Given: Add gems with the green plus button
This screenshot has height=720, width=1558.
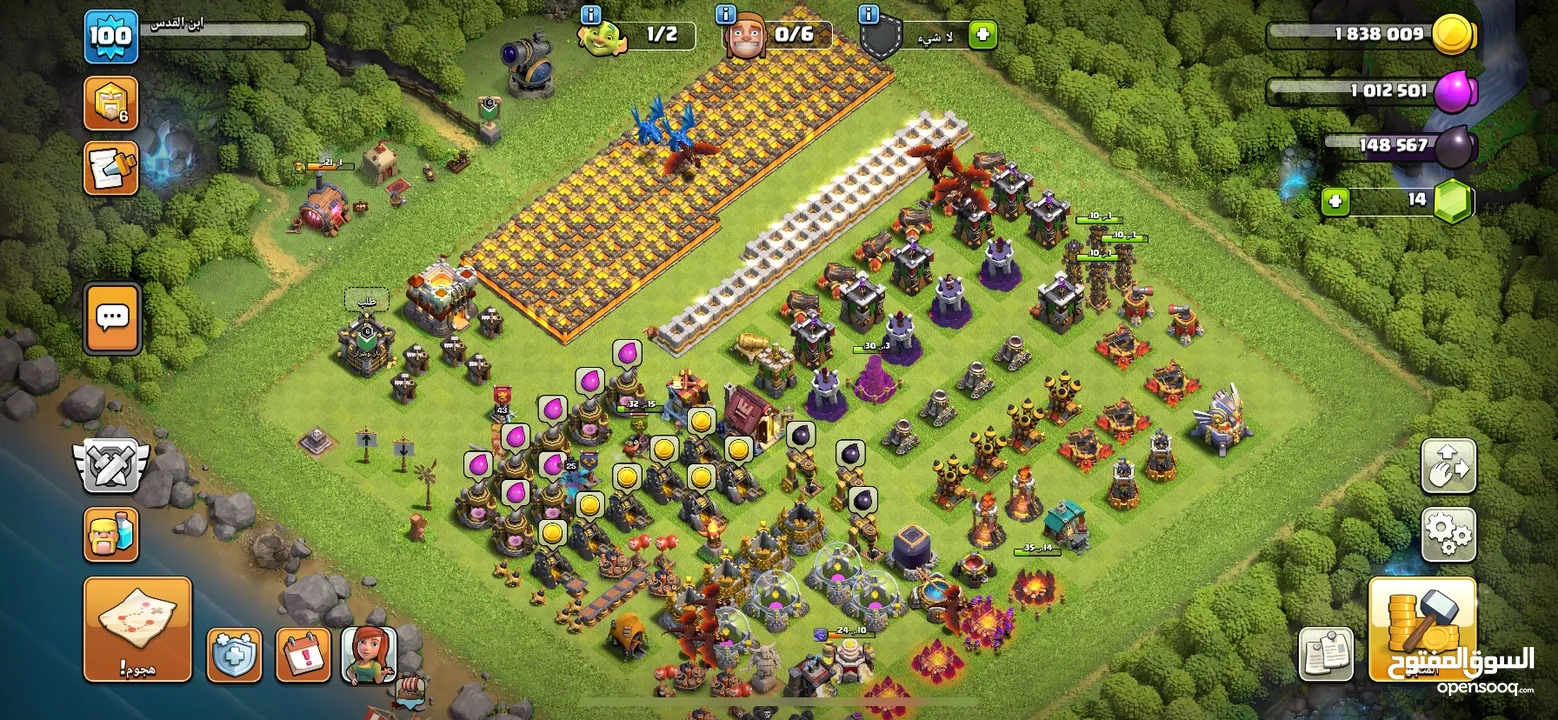Looking at the screenshot, I should point(1335,202).
